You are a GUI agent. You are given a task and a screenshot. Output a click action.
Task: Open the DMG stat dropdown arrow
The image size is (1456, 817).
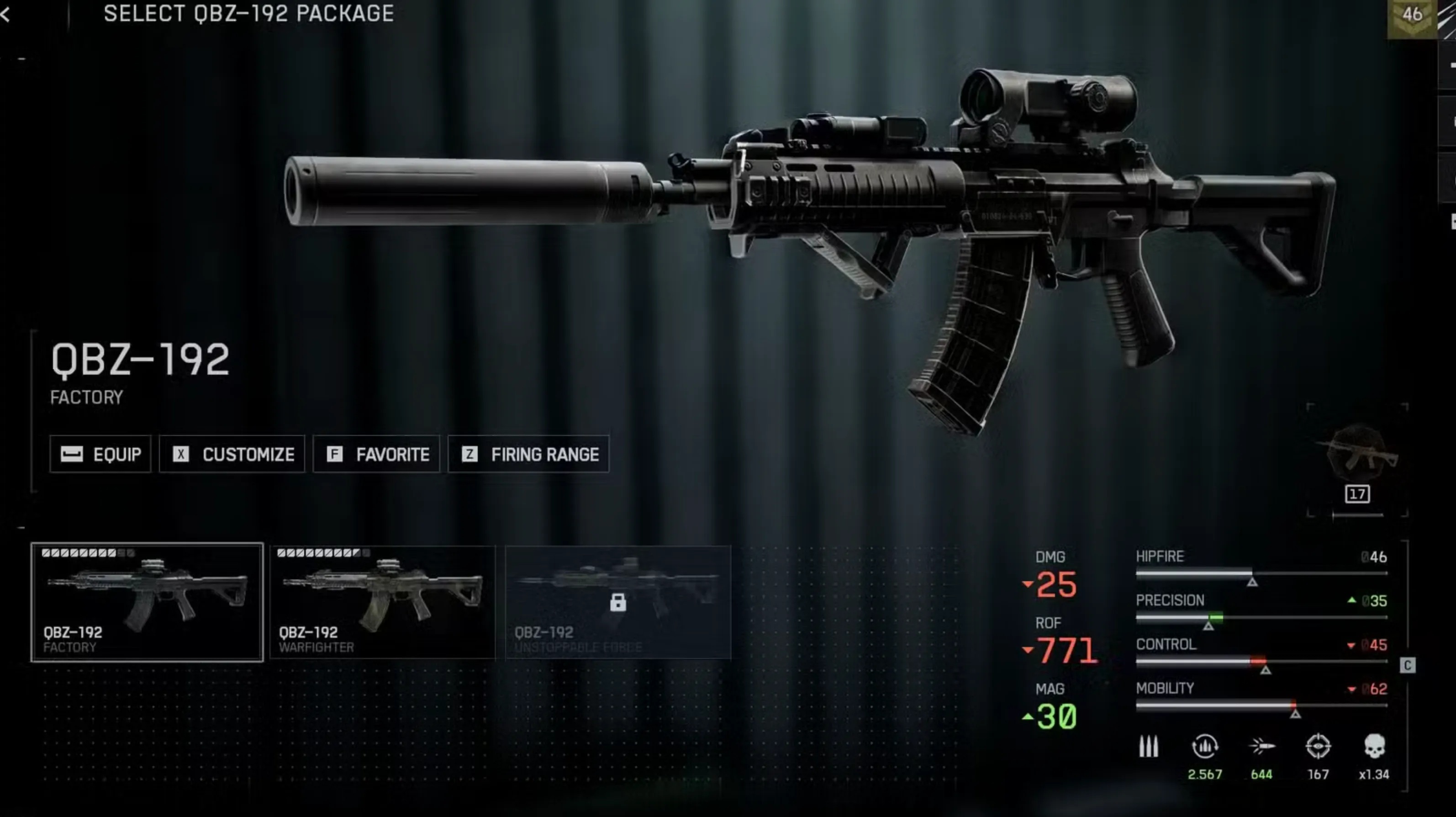point(1028,584)
